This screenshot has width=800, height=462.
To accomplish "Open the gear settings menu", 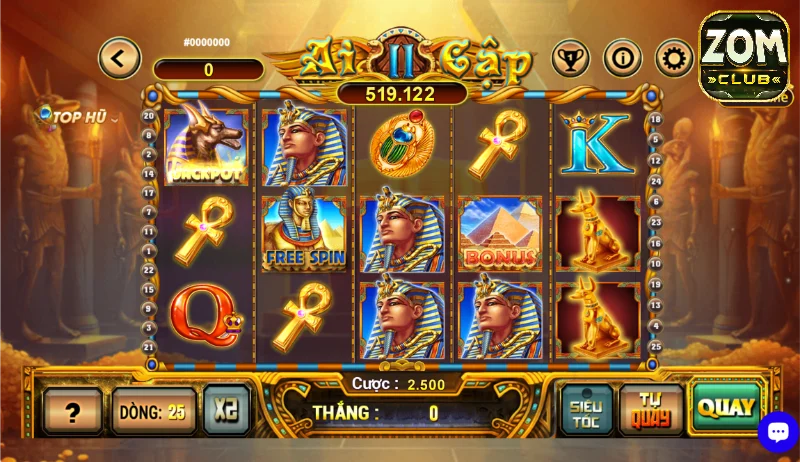I will [674, 58].
